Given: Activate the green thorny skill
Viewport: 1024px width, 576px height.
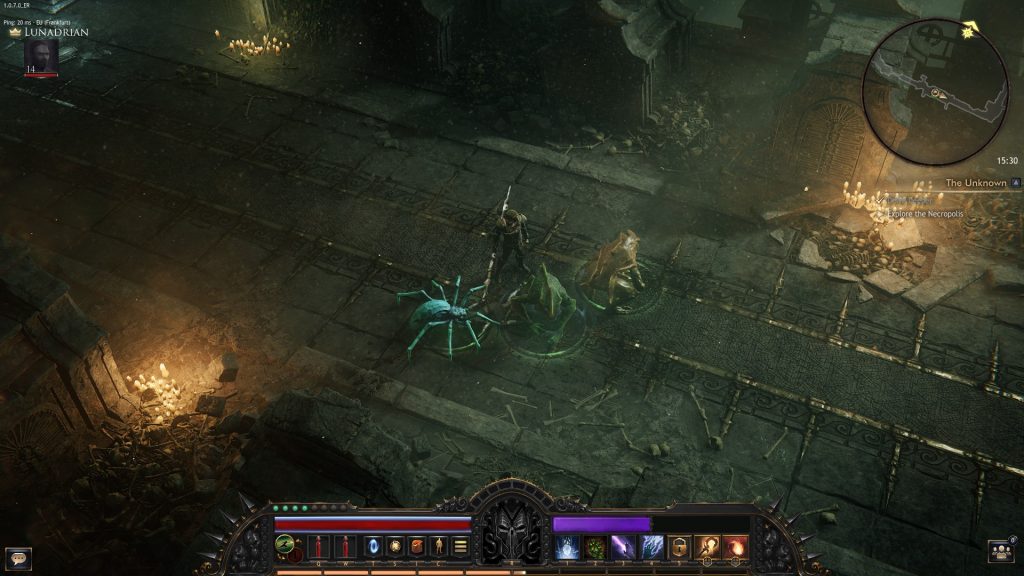Looking at the screenshot, I should click(596, 547).
